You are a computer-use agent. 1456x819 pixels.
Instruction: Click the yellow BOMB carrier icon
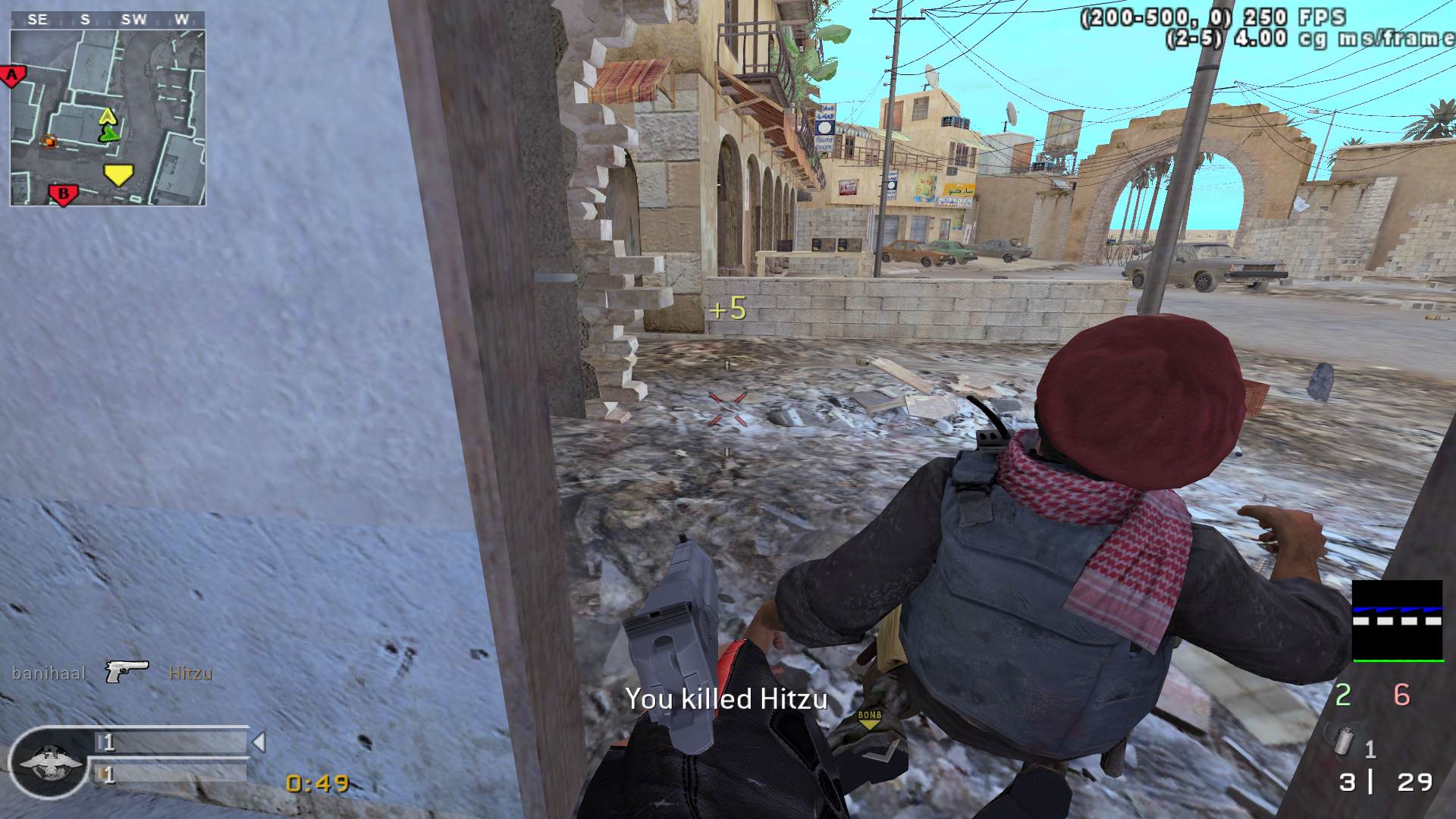point(870,720)
